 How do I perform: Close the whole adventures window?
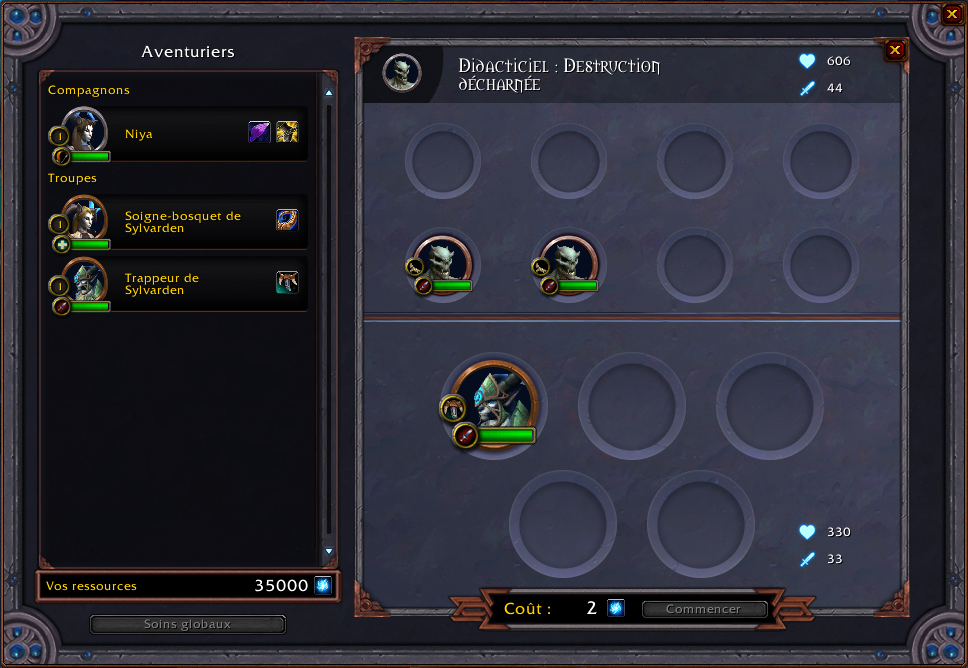coord(951,15)
